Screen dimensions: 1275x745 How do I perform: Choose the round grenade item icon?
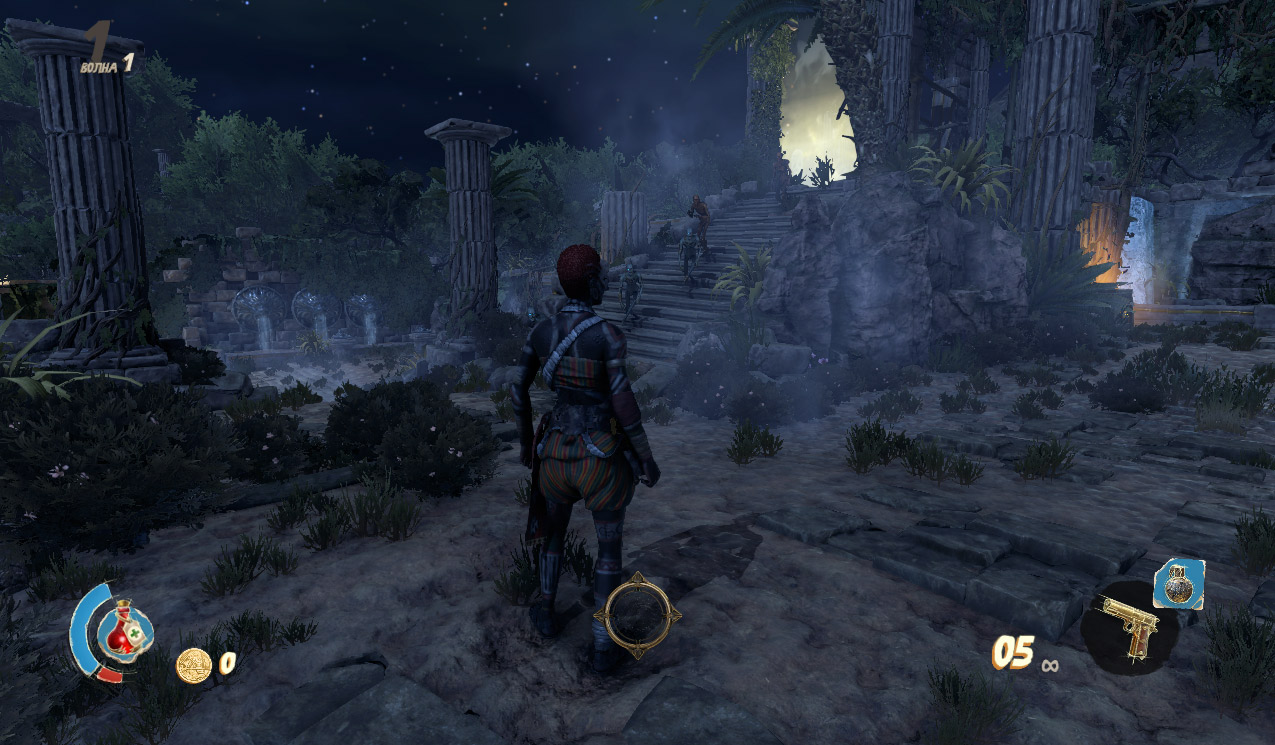pyautogui.click(x=1177, y=583)
